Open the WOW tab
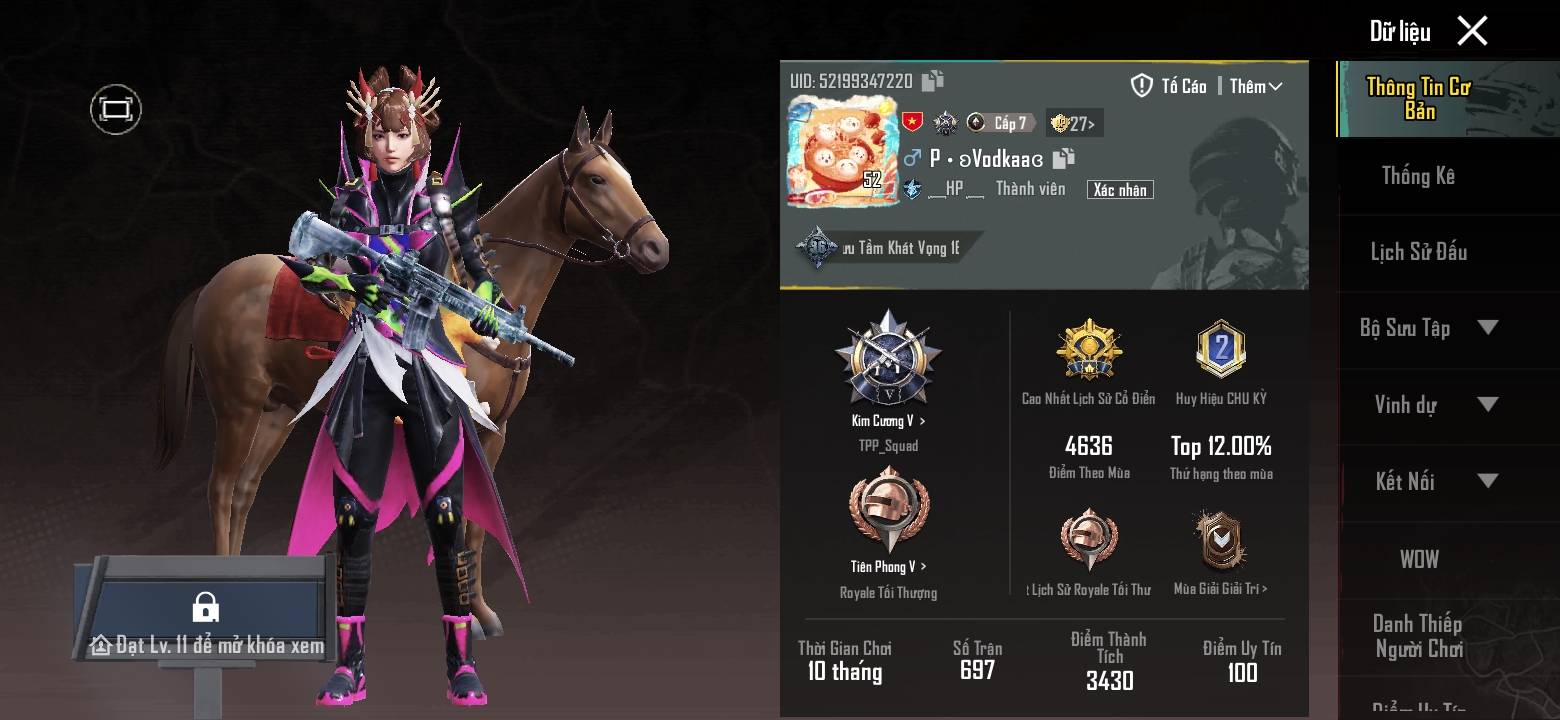 coord(1418,559)
